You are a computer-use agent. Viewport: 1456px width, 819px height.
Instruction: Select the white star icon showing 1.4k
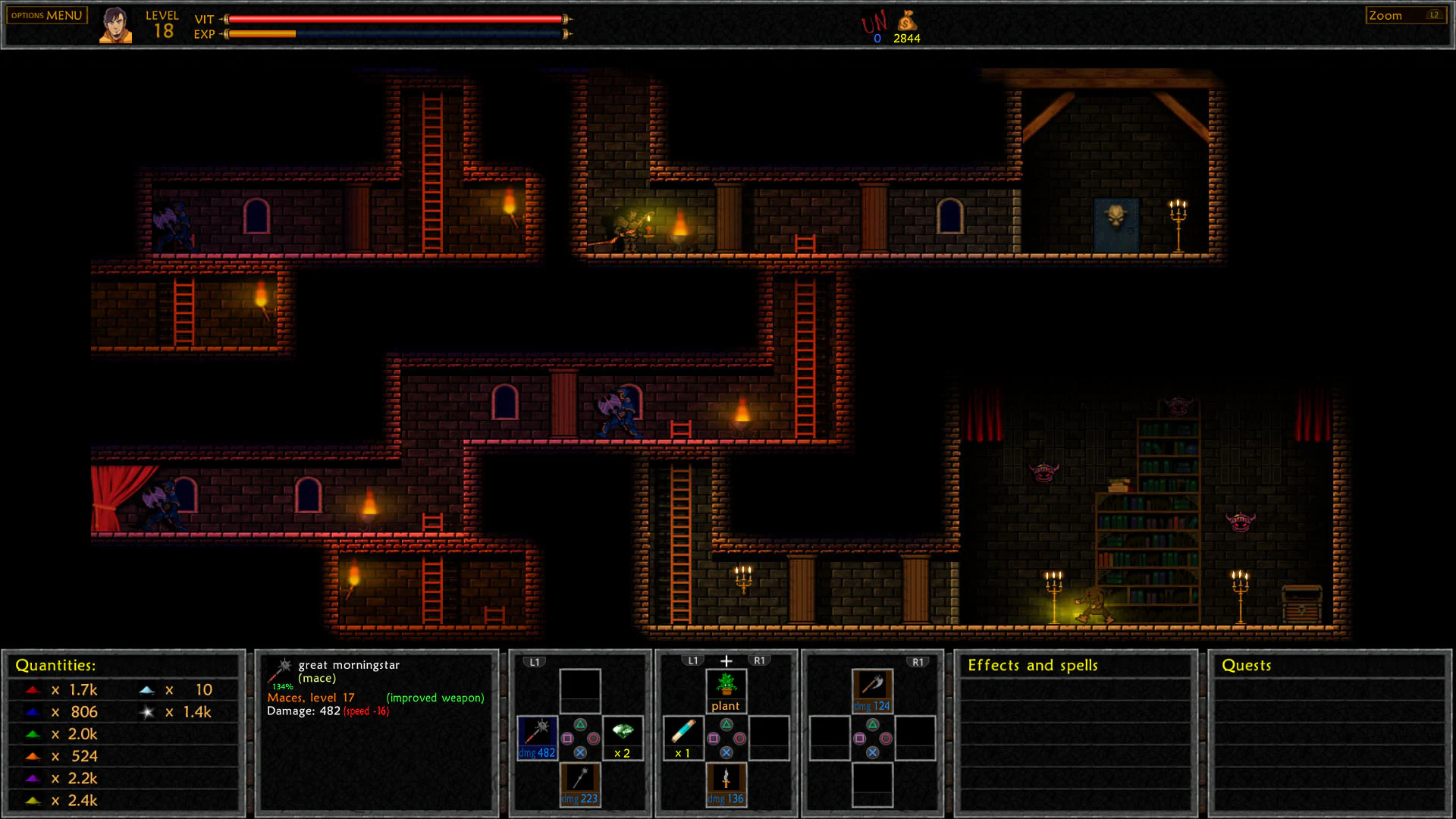[146, 712]
